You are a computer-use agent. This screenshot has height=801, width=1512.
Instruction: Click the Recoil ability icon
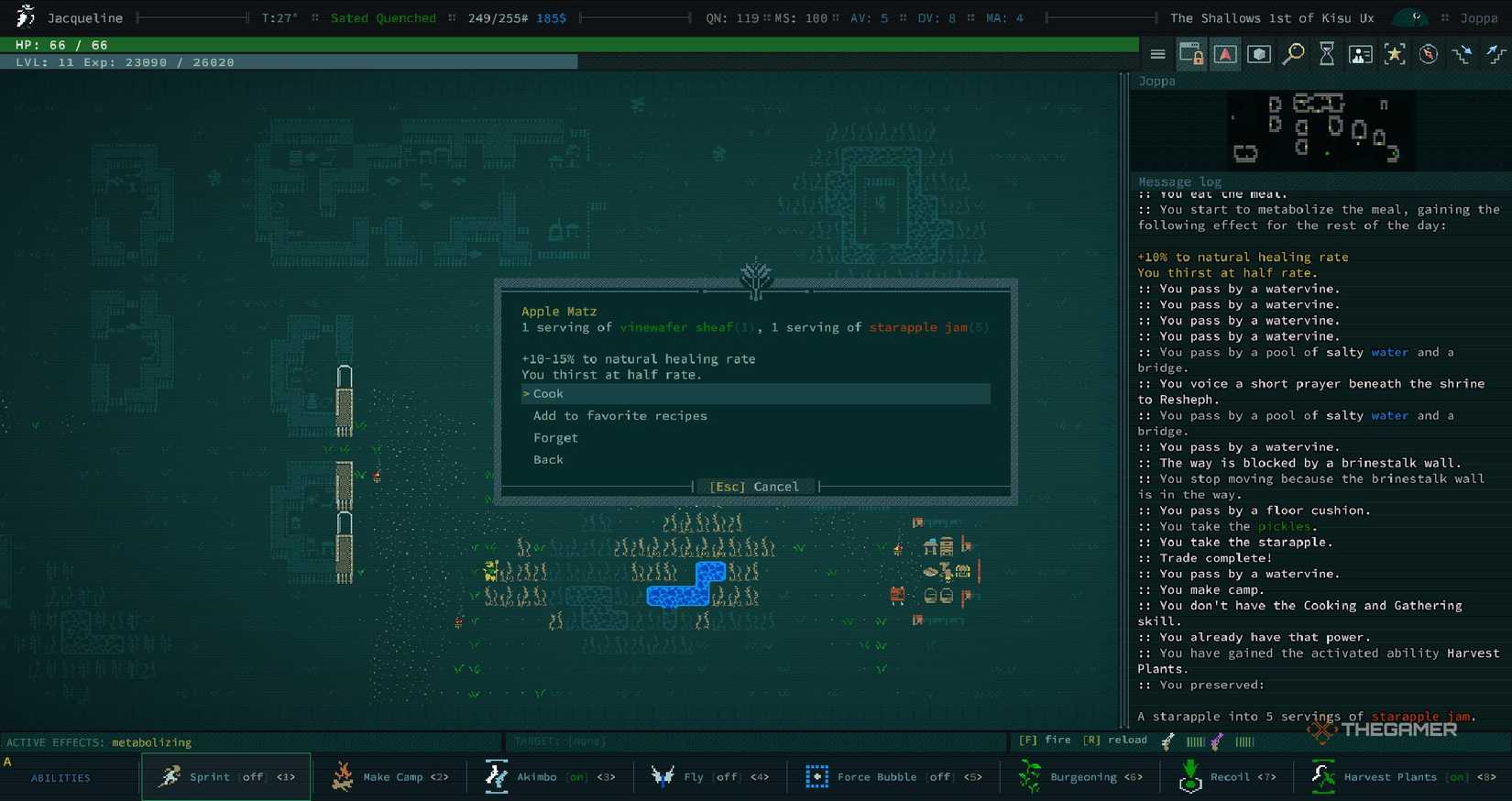point(1190,776)
